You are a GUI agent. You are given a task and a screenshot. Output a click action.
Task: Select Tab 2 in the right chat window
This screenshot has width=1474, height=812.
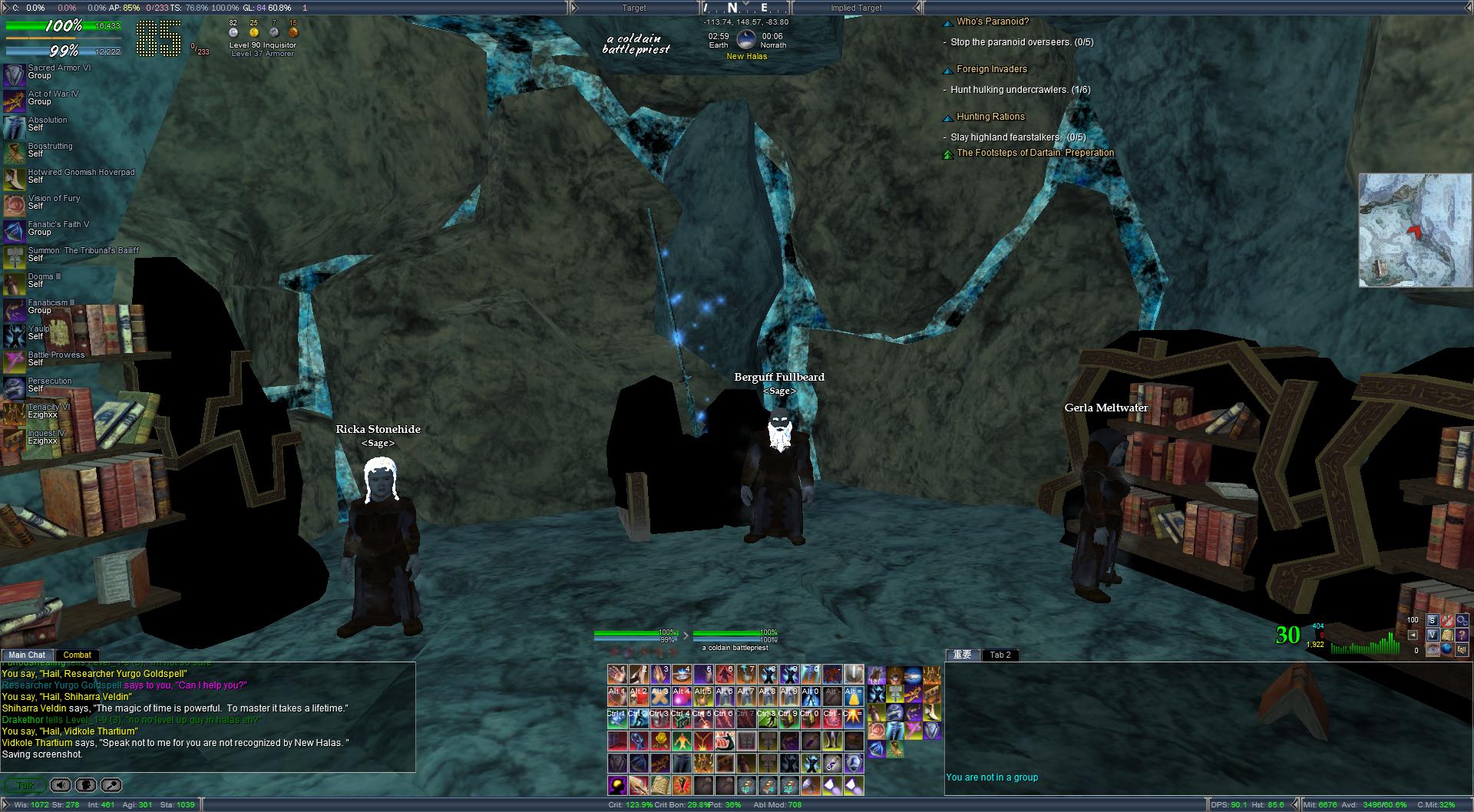click(1000, 655)
